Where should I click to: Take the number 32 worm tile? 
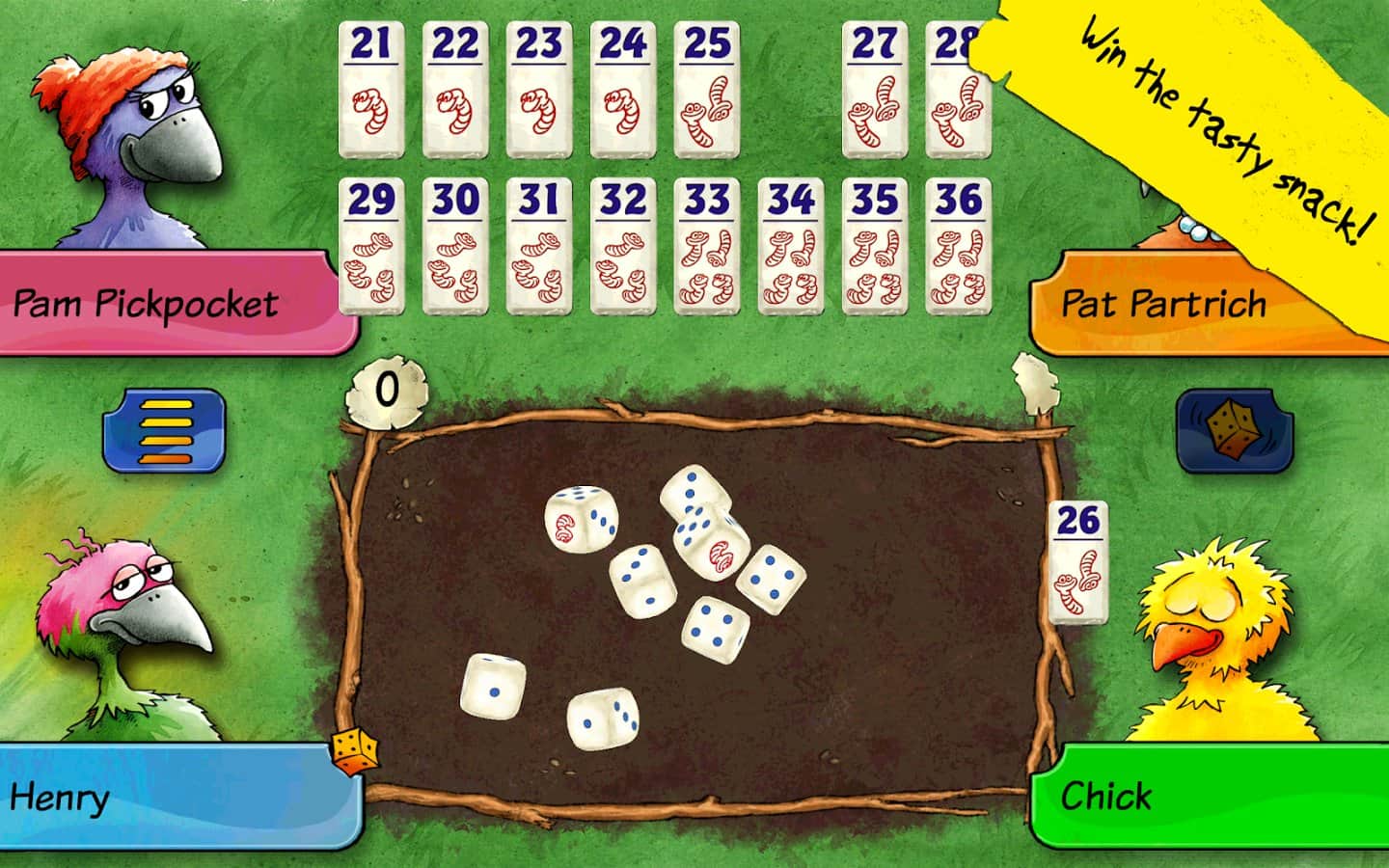[x=623, y=246]
